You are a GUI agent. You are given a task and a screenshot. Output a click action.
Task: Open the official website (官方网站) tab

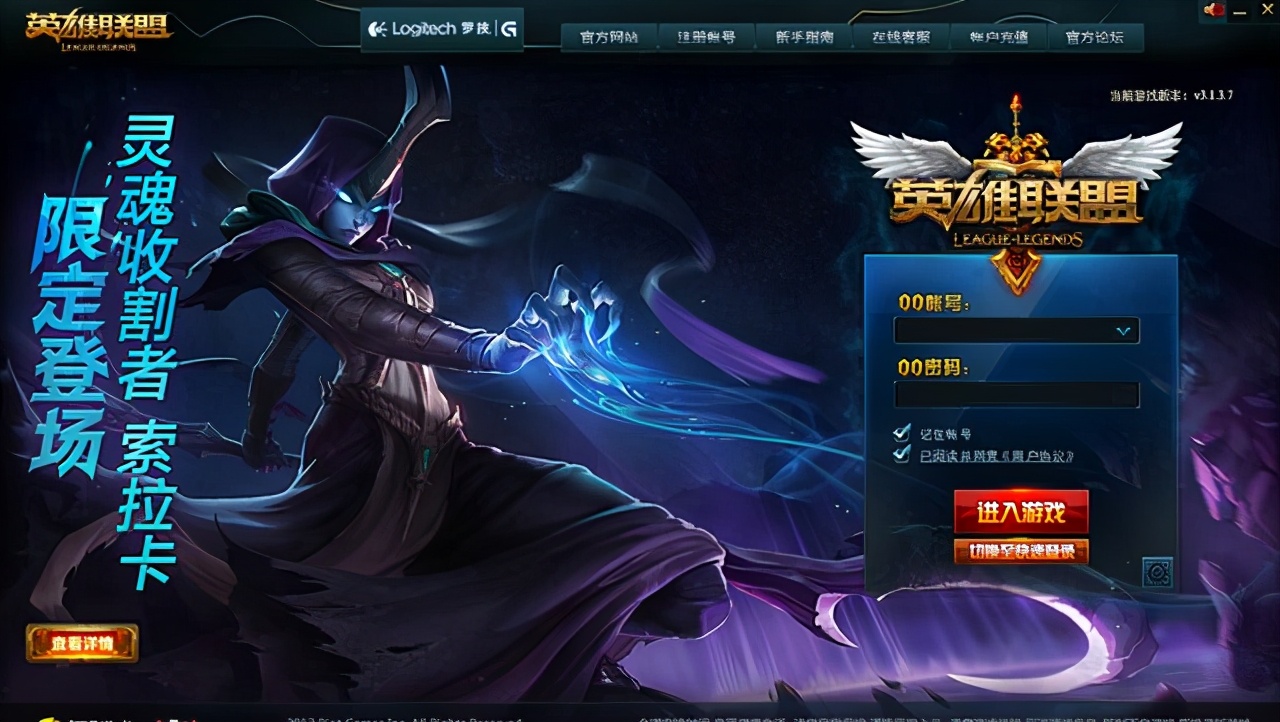coord(607,37)
